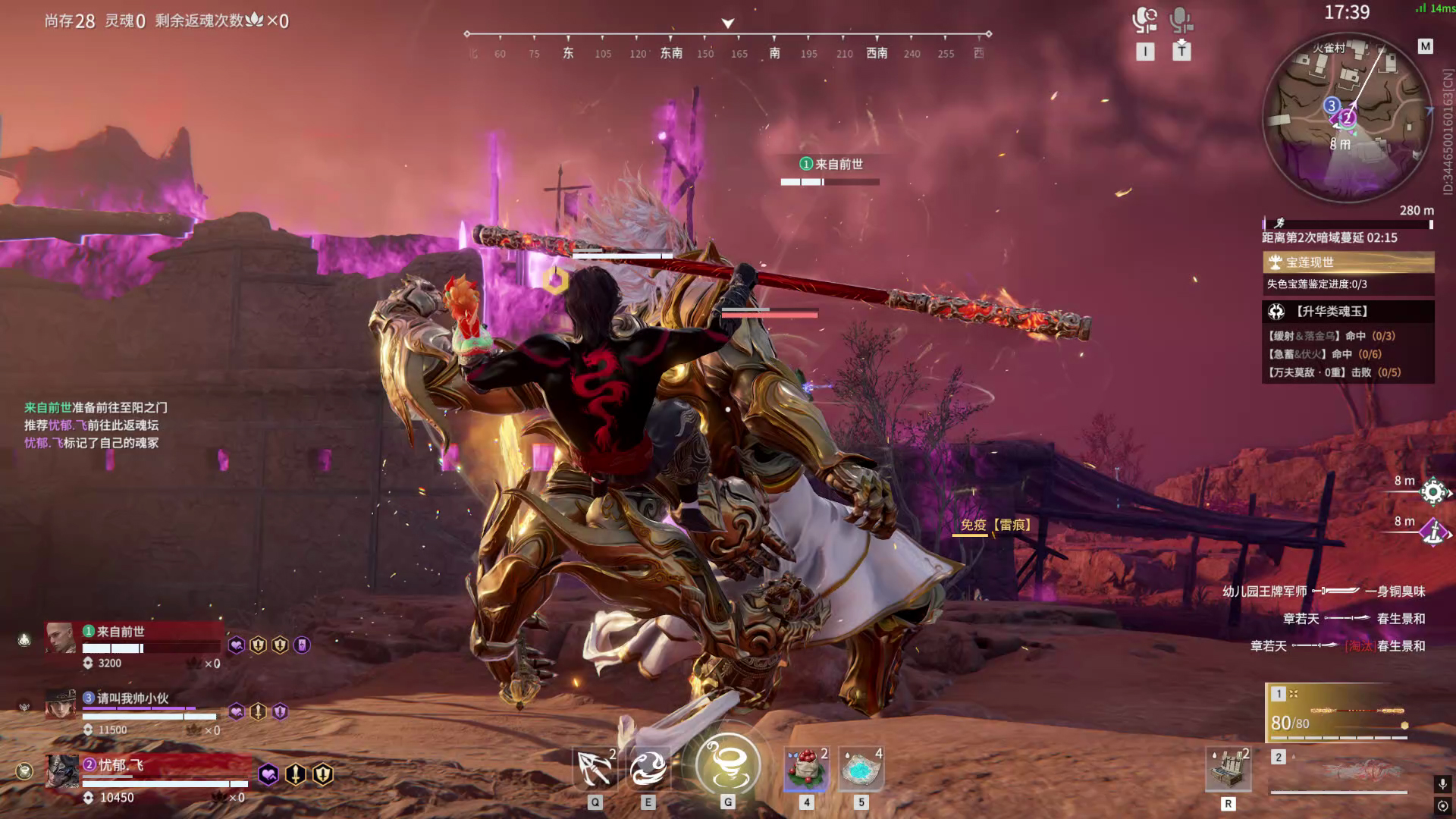
Task: Select teammate 来自前世 in the squad list
Action: click(x=133, y=642)
